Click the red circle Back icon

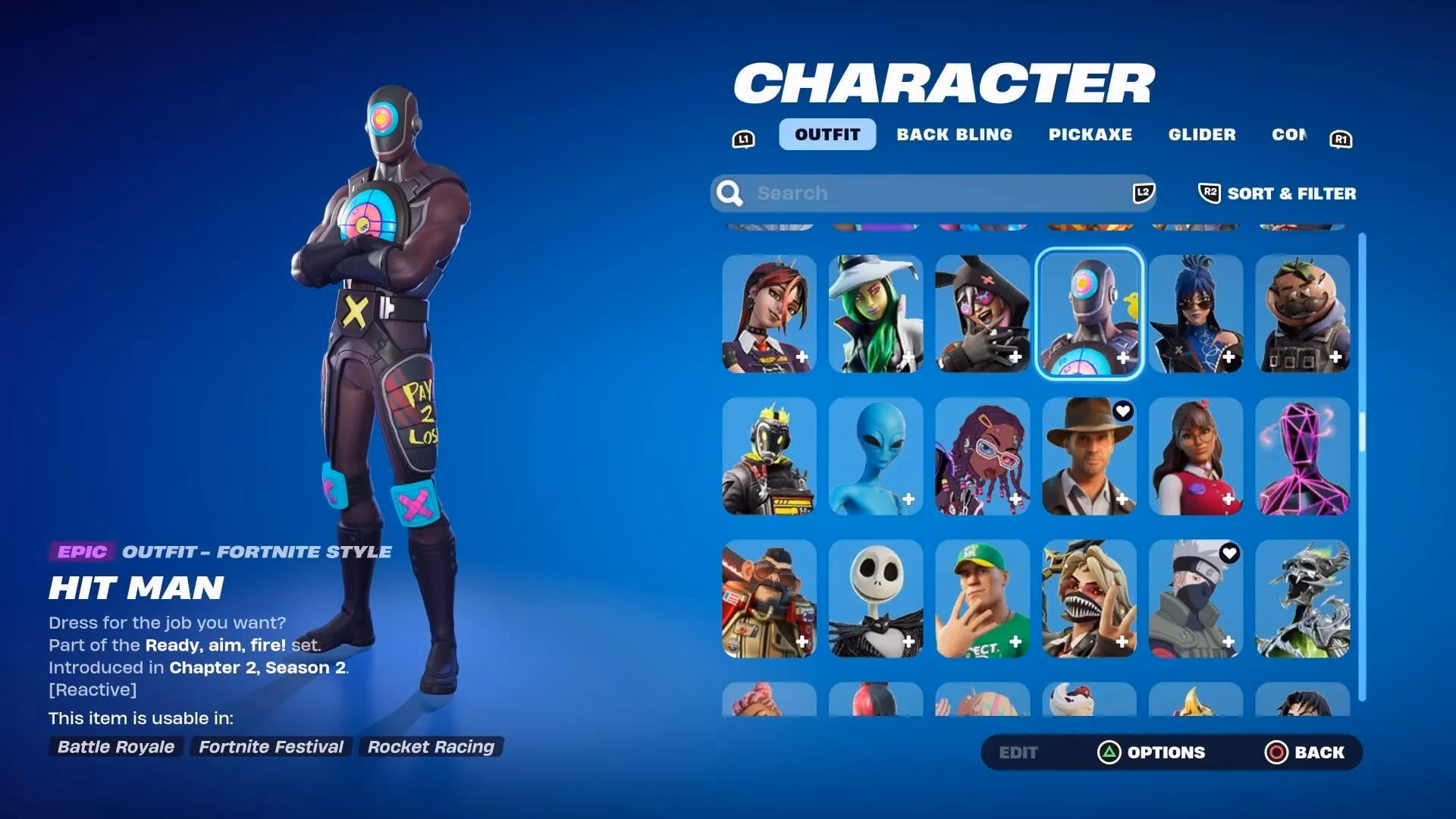pos(1277,752)
